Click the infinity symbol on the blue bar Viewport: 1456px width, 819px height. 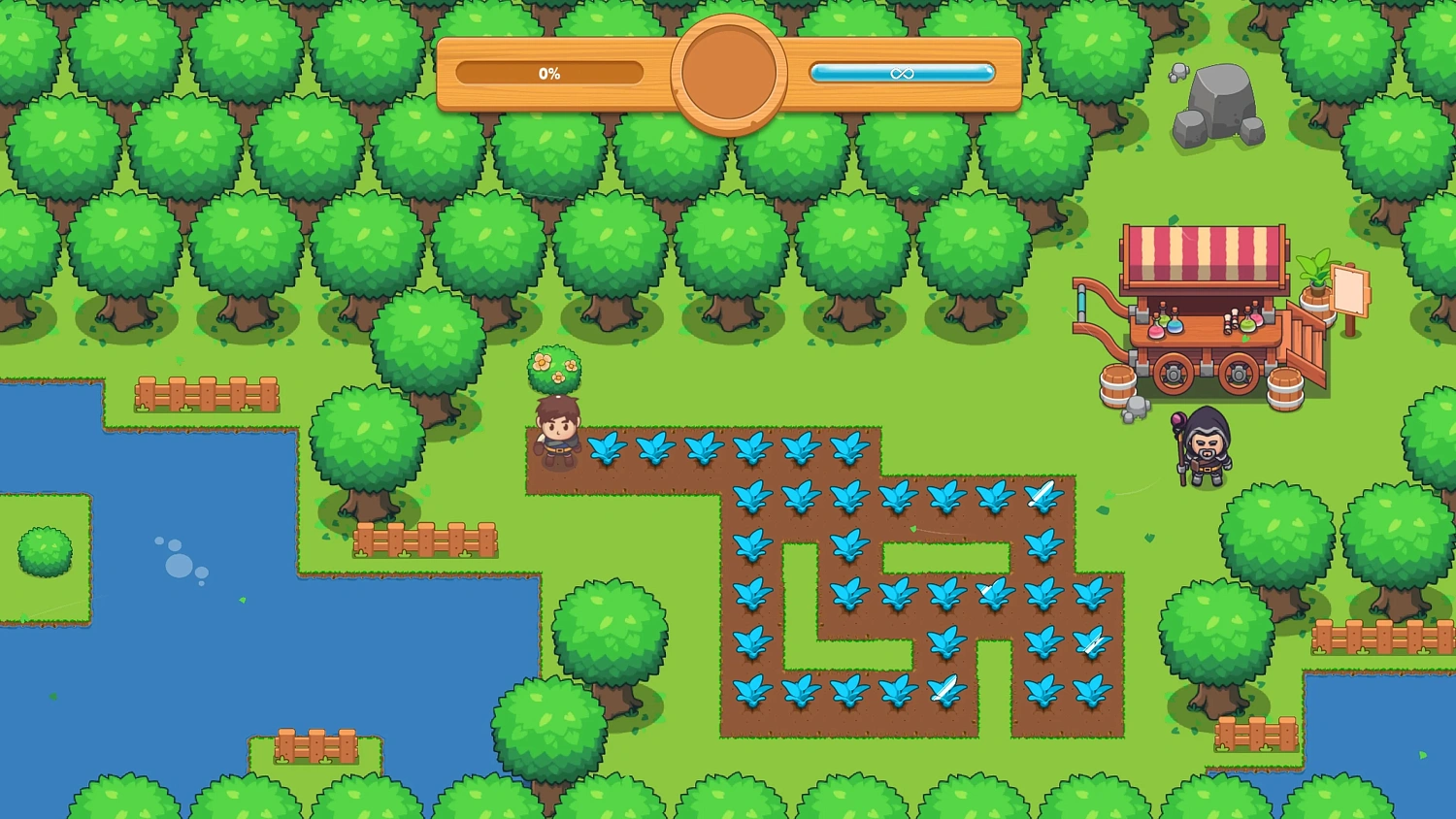tap(903, 72)
